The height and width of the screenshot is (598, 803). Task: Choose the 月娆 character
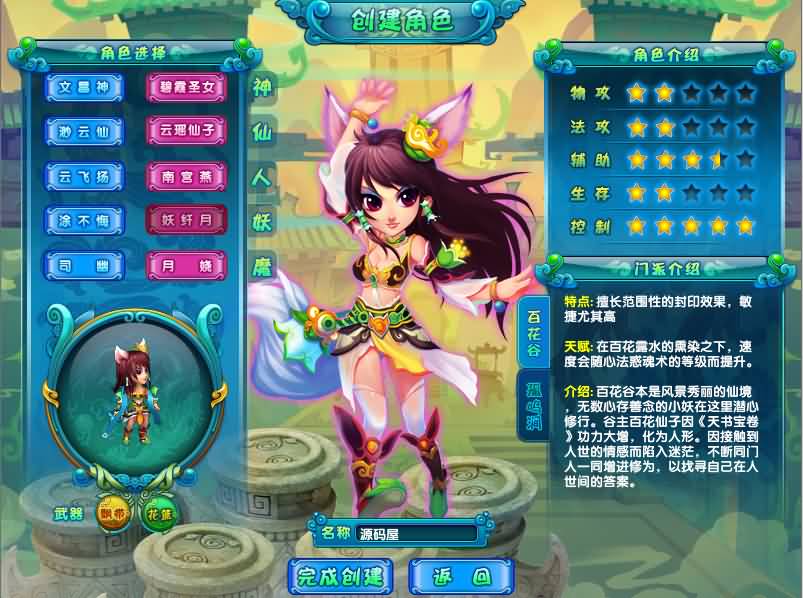point(187,265)
